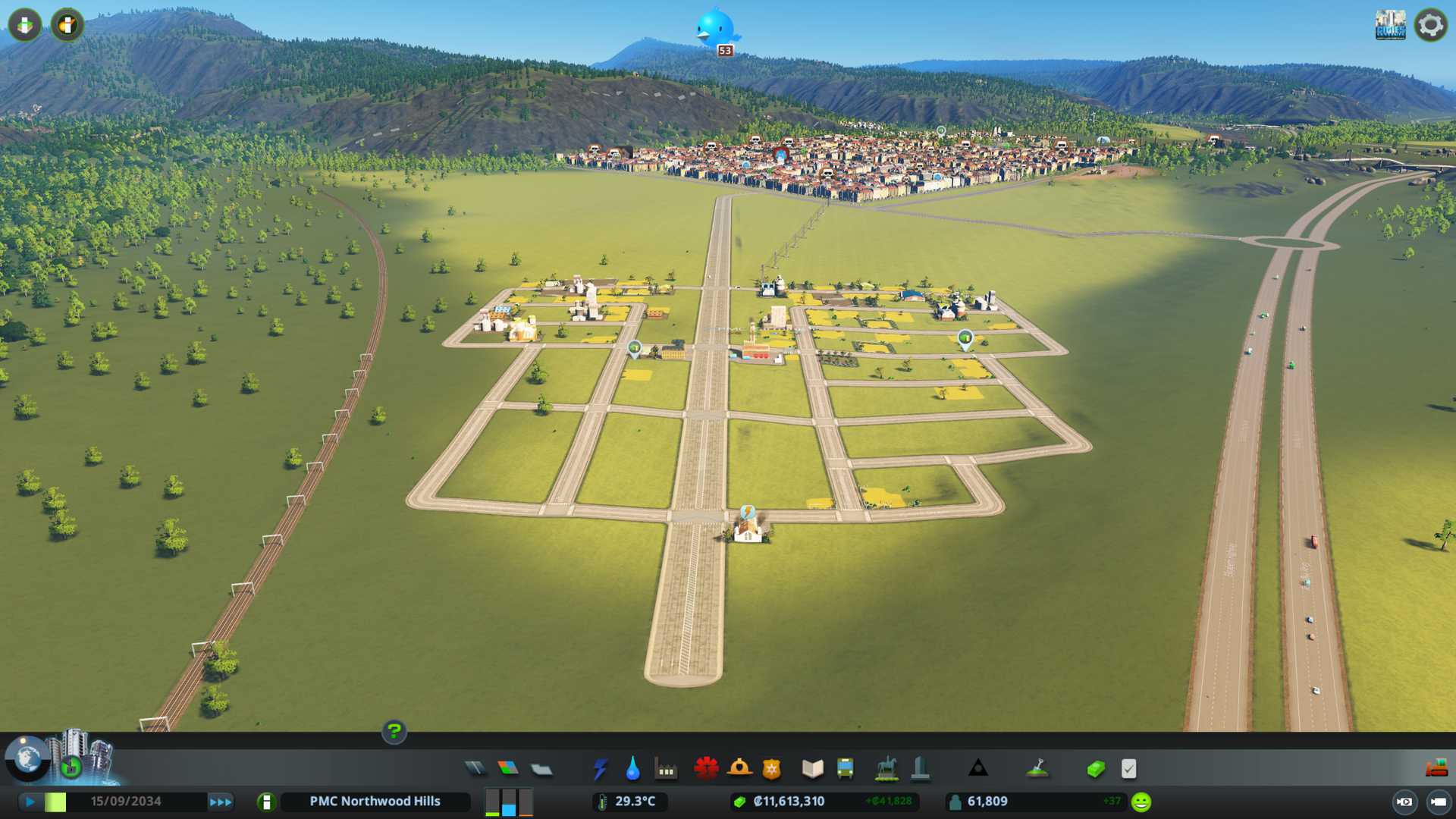1456x819 pixels.
Task: Select the Water and Sewage droplet icon
Action: coord(632,769)
